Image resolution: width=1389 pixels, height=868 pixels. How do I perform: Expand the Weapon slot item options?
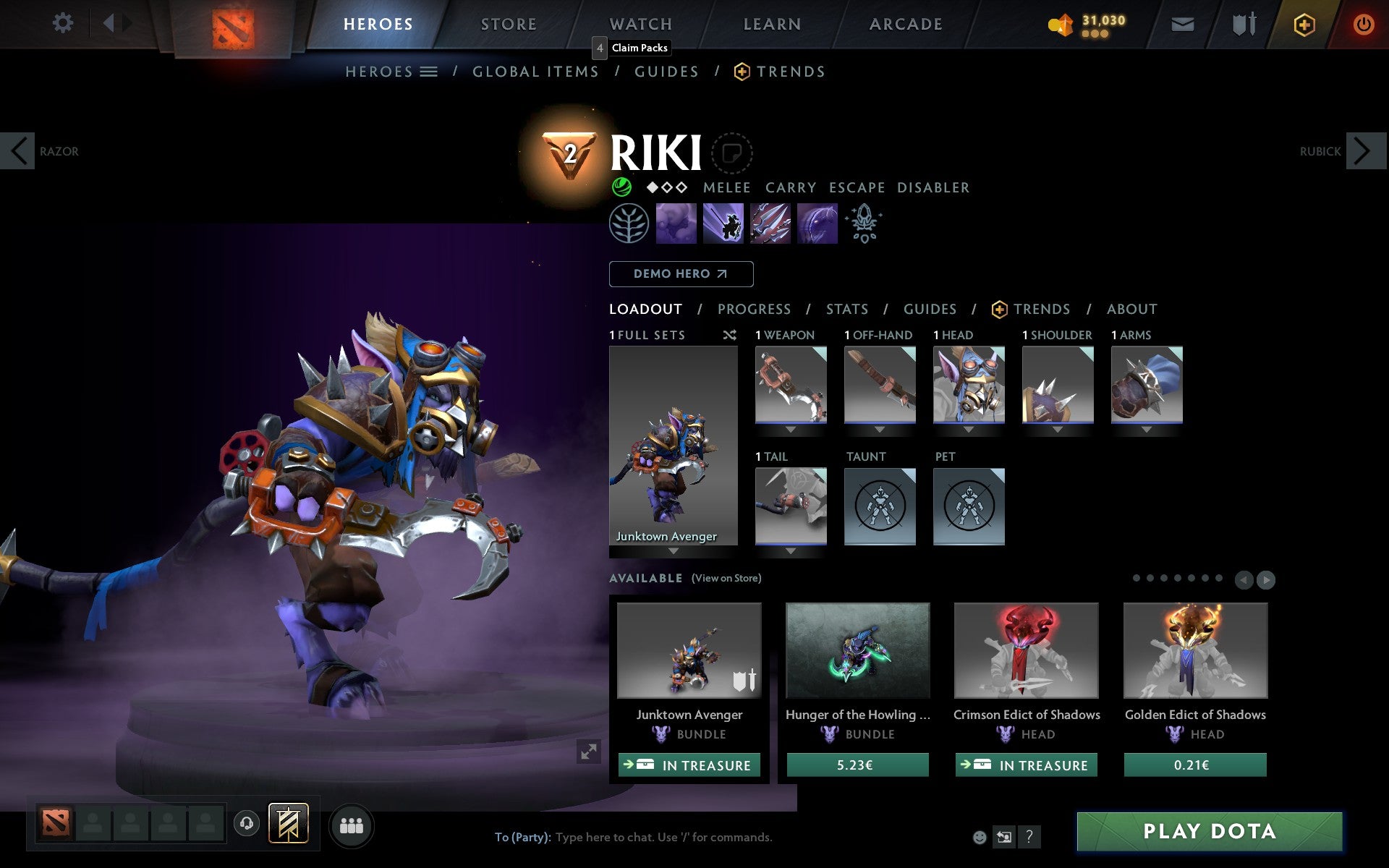(790, 429)
